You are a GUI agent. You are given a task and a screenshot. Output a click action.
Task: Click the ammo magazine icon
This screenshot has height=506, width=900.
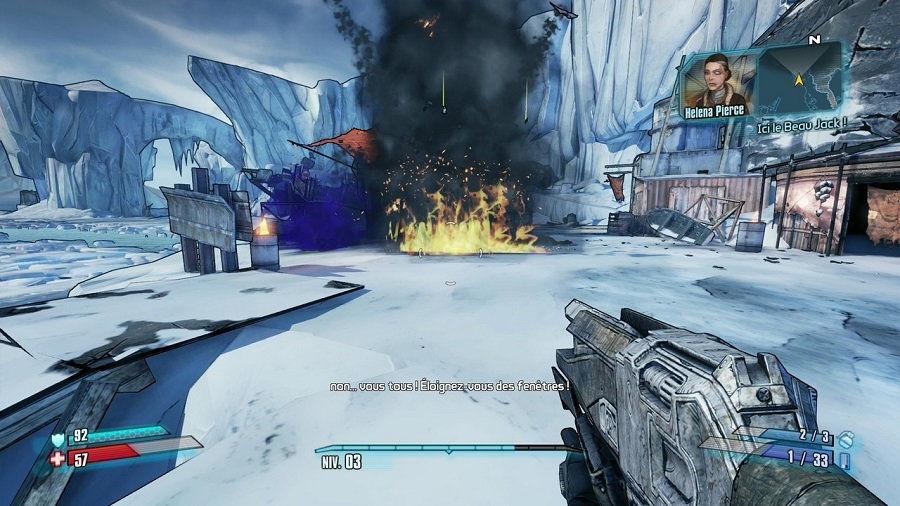tap(845, 459)
